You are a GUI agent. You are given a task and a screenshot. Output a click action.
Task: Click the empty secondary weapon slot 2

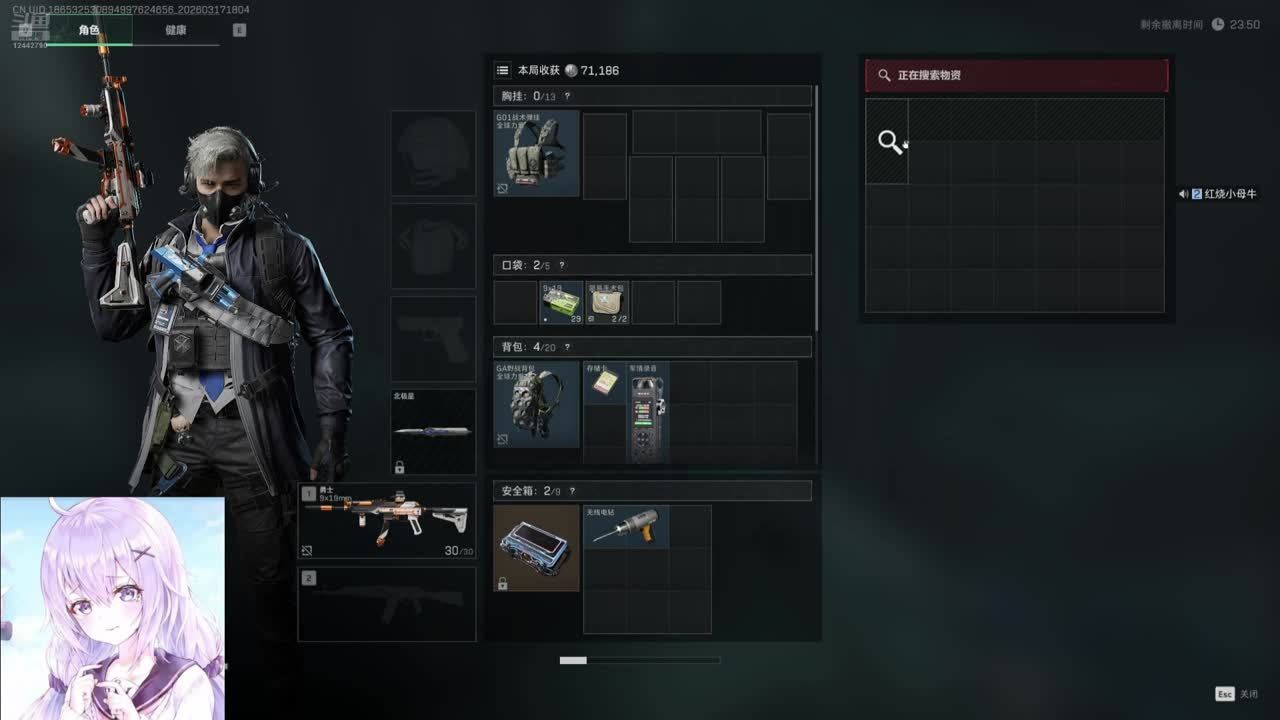pyautogui.click(x=387, y=605)
